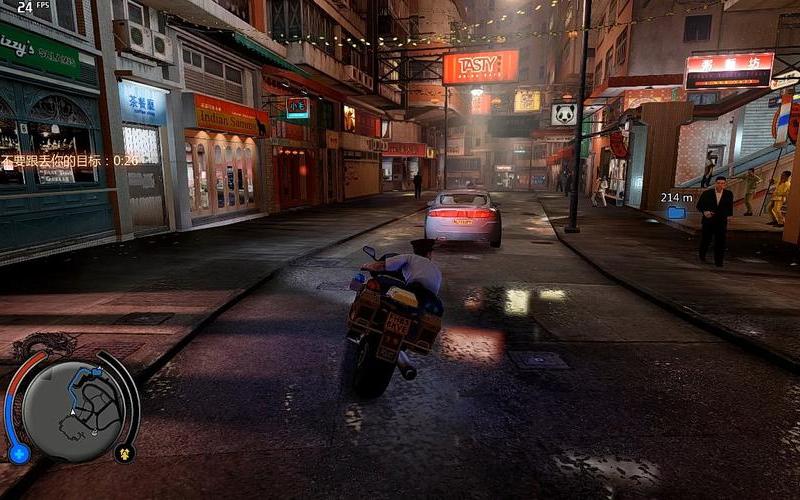
Task: Click the blue objective waypoint marker
Action: (677, 212)
